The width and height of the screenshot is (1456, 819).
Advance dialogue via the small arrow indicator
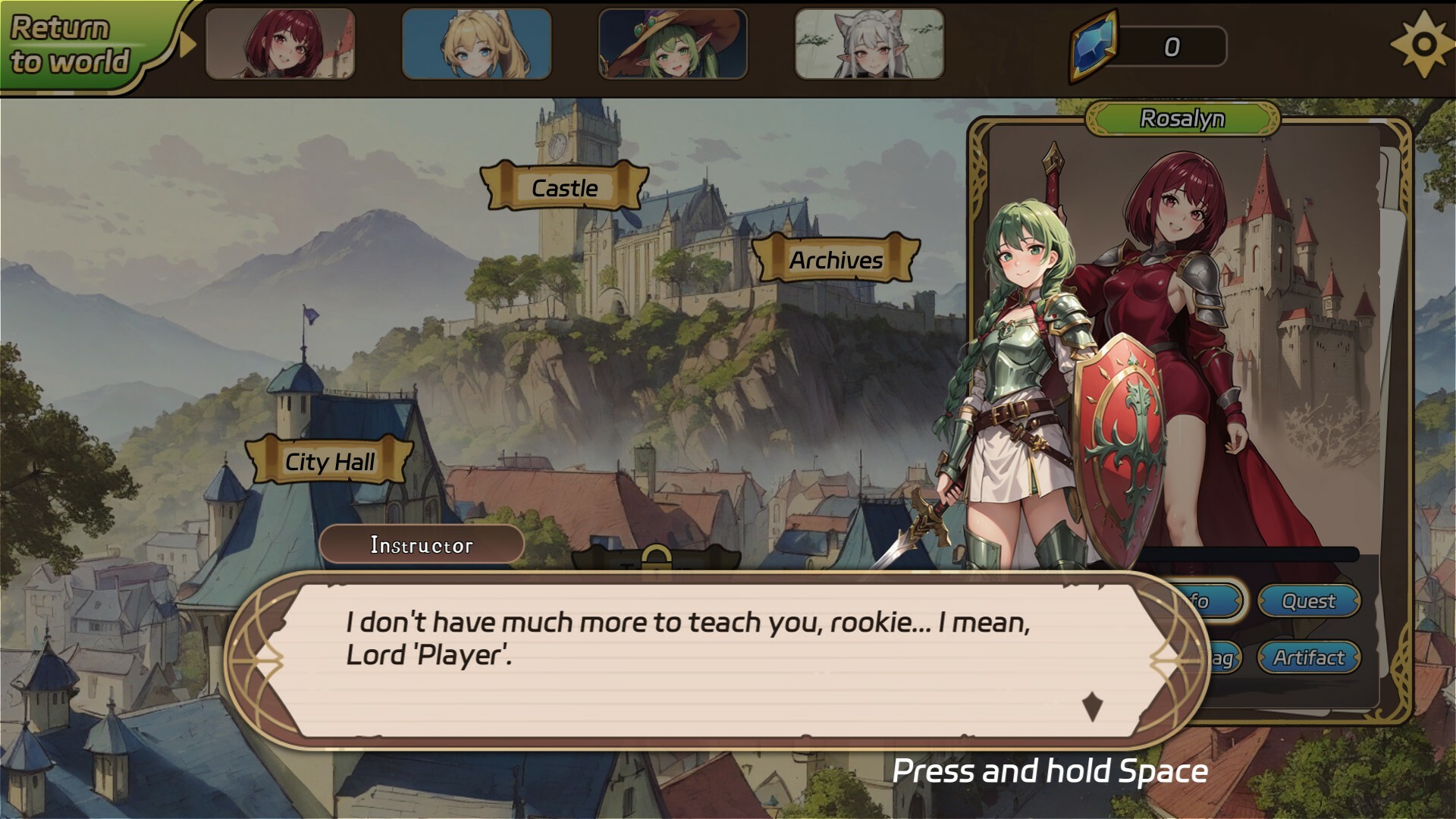pyautogui.click(x=1092, y=706)
